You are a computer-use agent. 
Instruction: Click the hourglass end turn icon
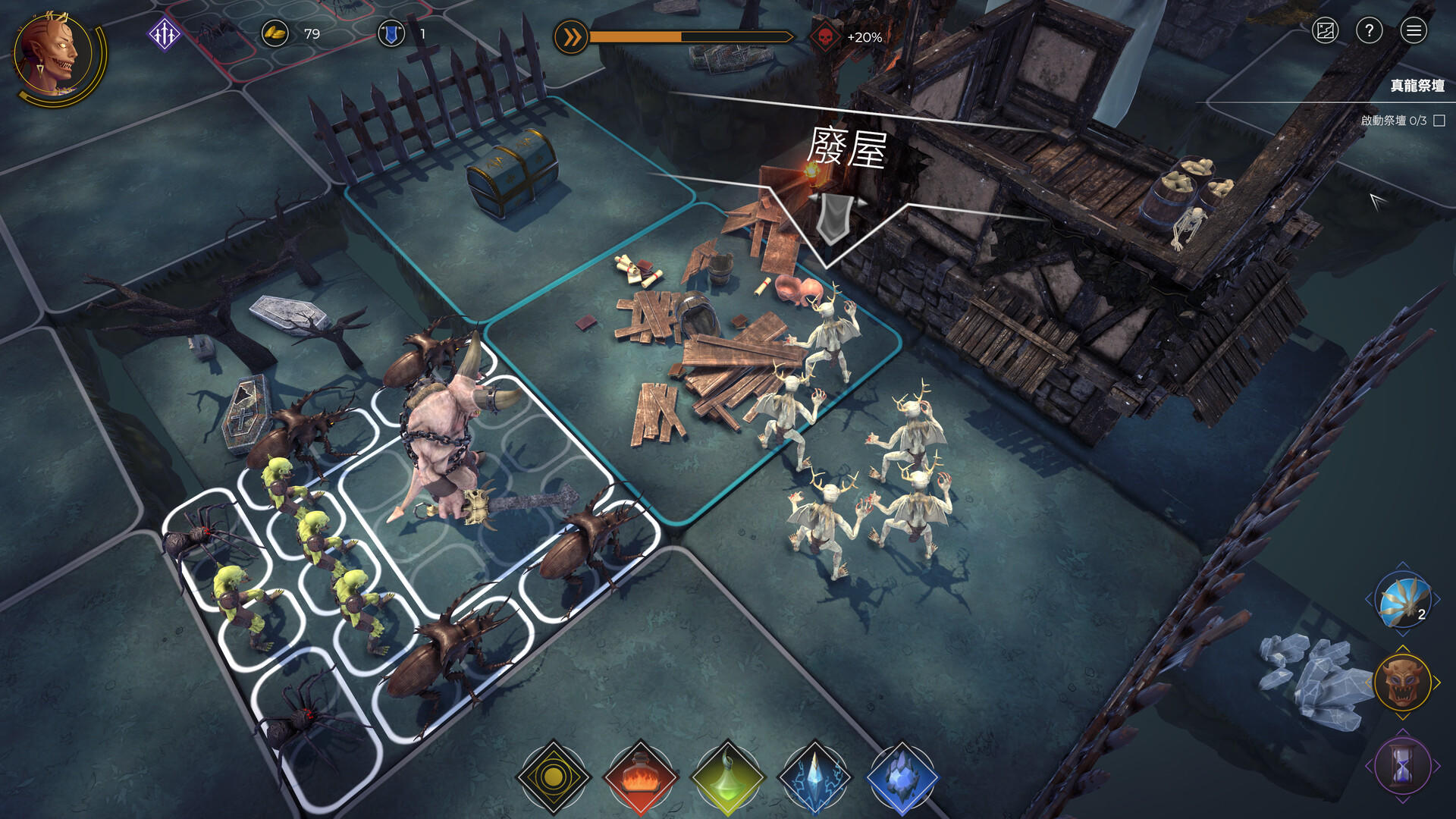point(1402,766)
